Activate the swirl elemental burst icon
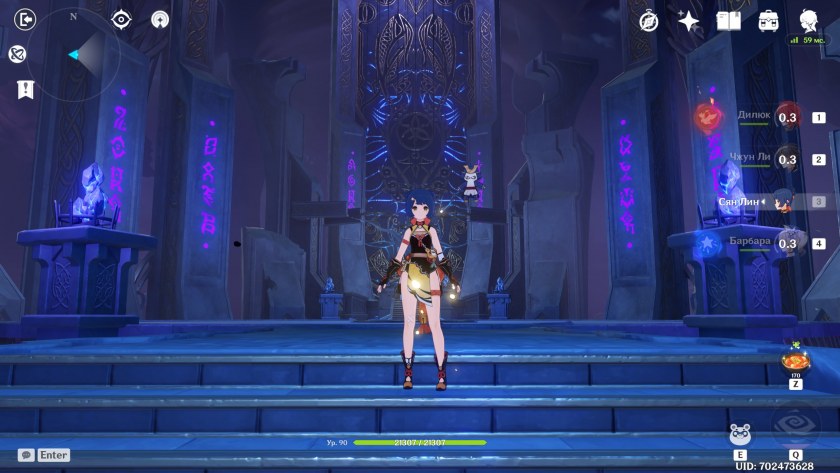Screen dimensions: 840x473 pyautogui.click(x=795, y=423)
